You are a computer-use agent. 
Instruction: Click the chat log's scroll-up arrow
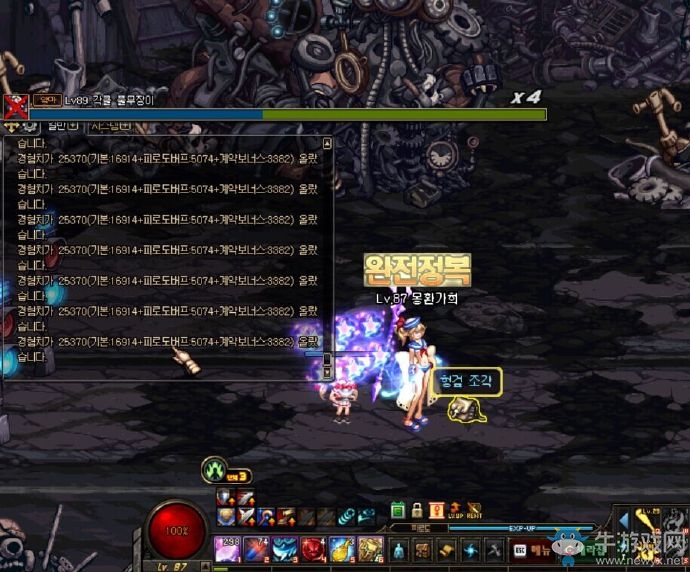click(326, 143)
